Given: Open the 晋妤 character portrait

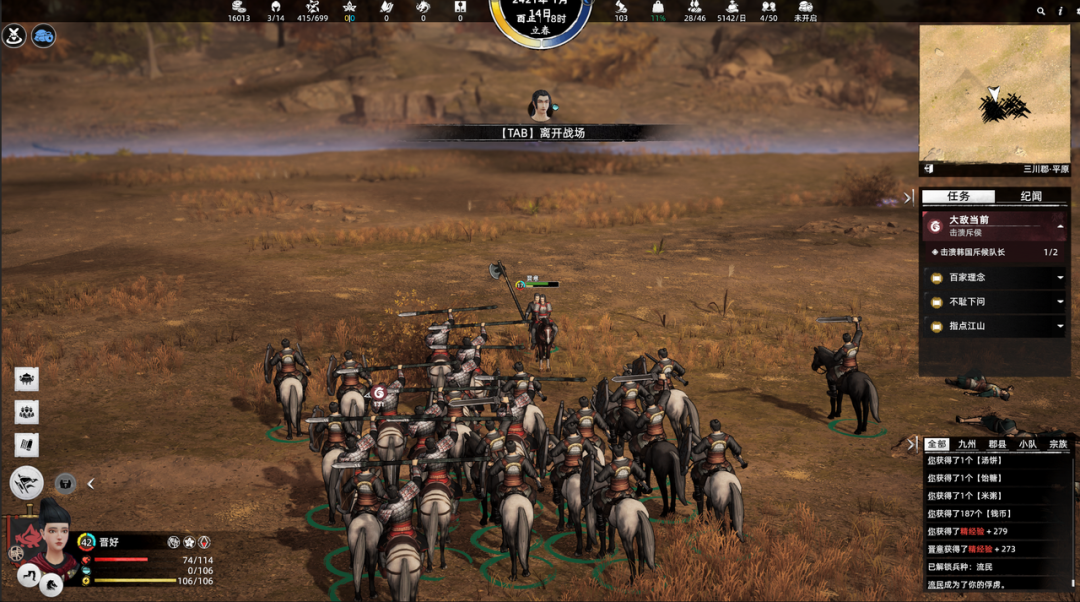Looking at the screenshot, I should pyautogui.click(x=46, y=545).
